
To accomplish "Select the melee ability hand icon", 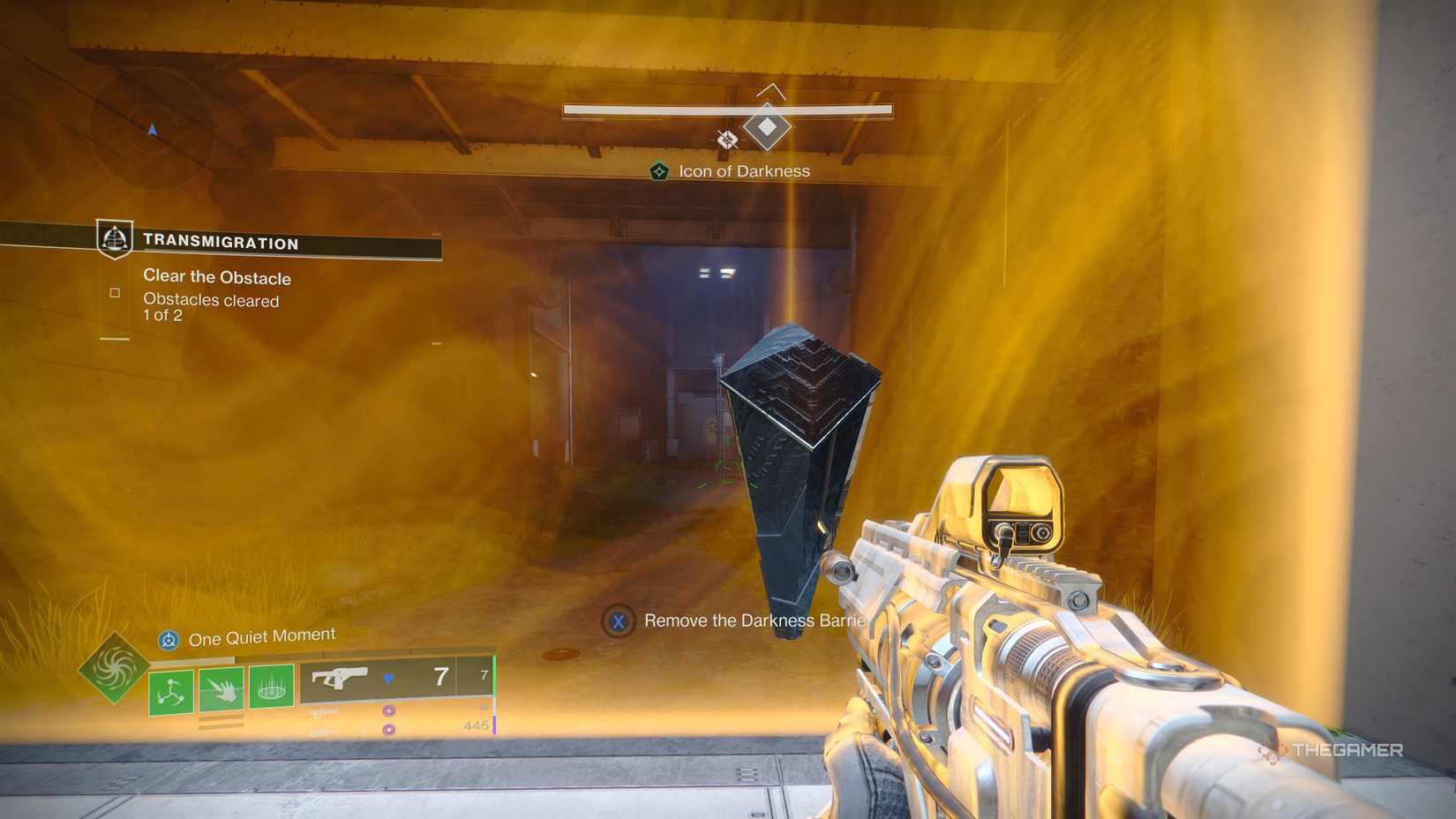I will pyautogui.click(x=221, y=689).
